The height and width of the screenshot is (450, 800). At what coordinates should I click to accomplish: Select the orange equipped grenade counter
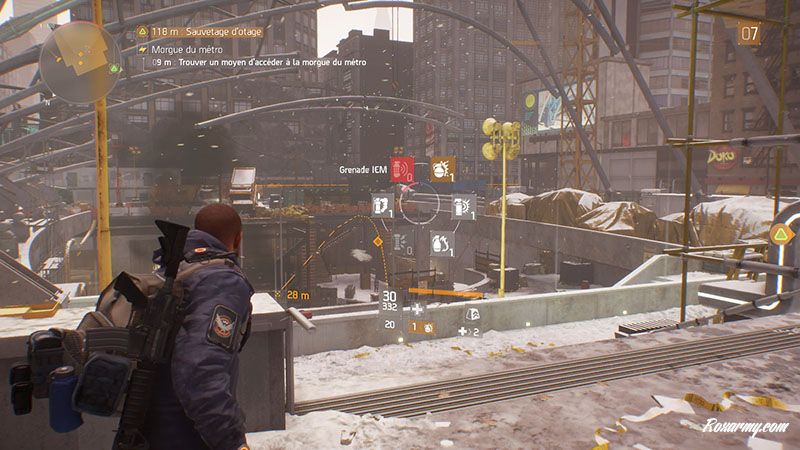pyautogui.click(x=421, y=326)
